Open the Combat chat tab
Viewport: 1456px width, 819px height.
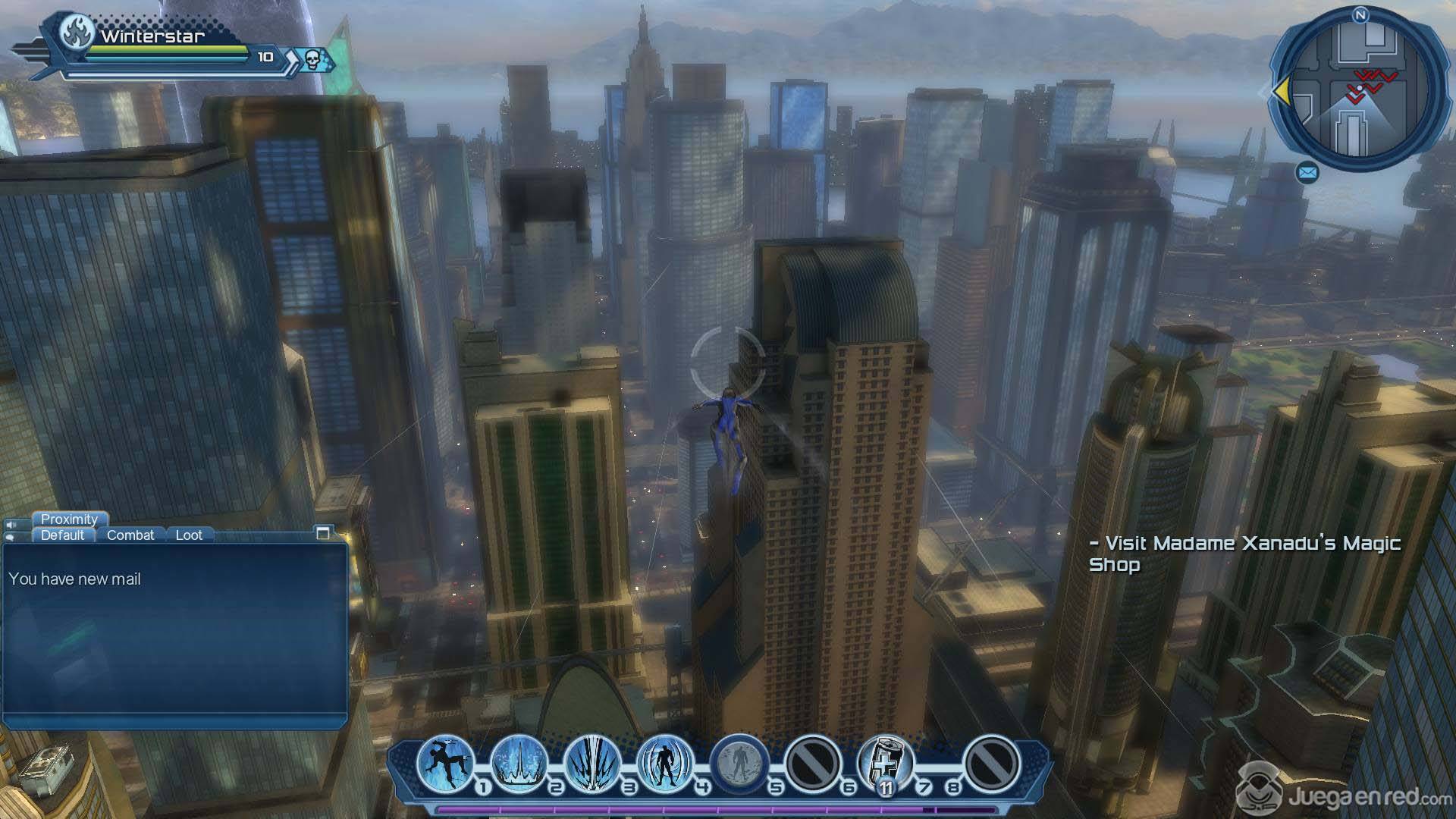(x=130, y=535)
